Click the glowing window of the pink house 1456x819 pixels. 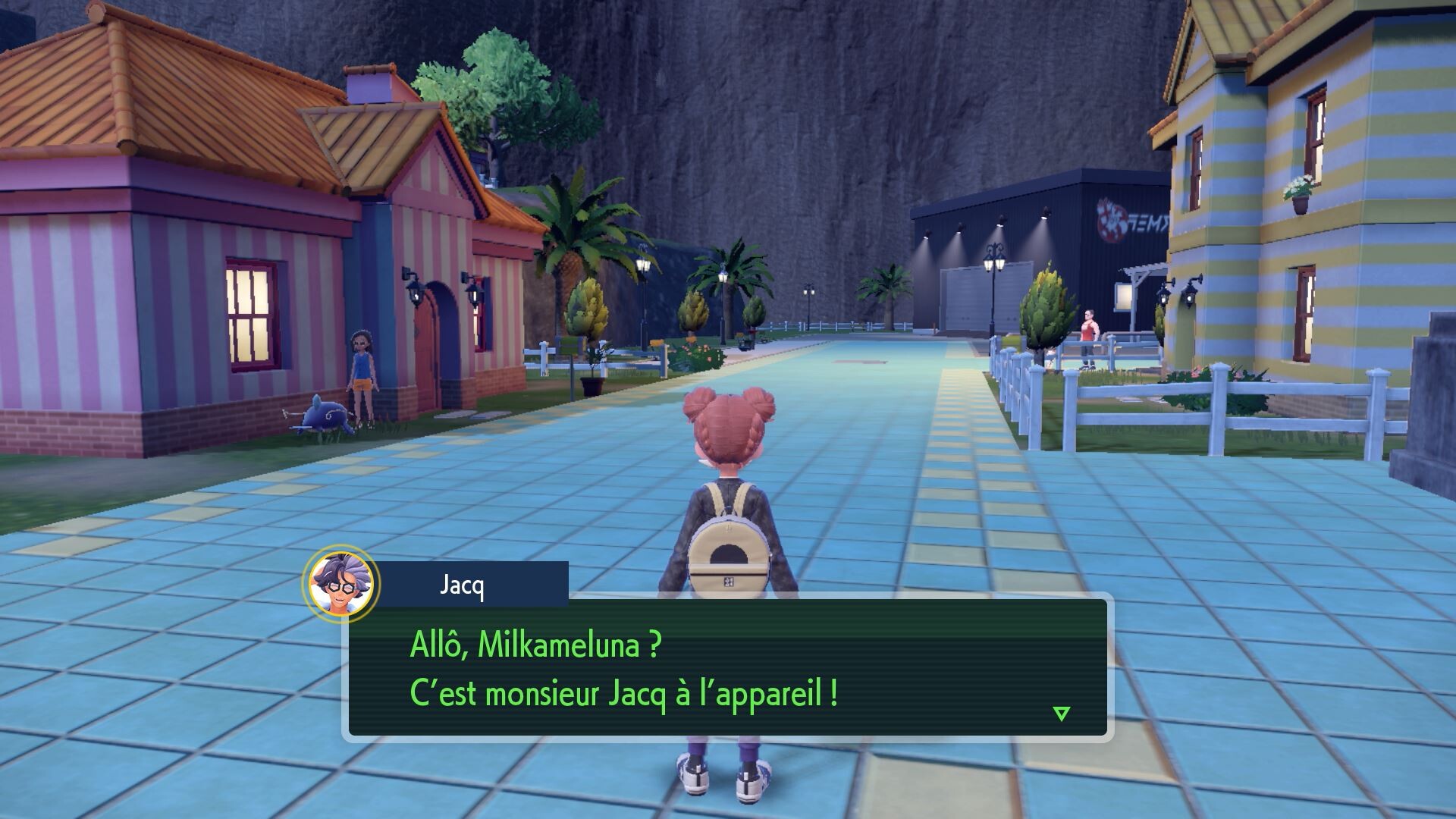click(250, 315)
